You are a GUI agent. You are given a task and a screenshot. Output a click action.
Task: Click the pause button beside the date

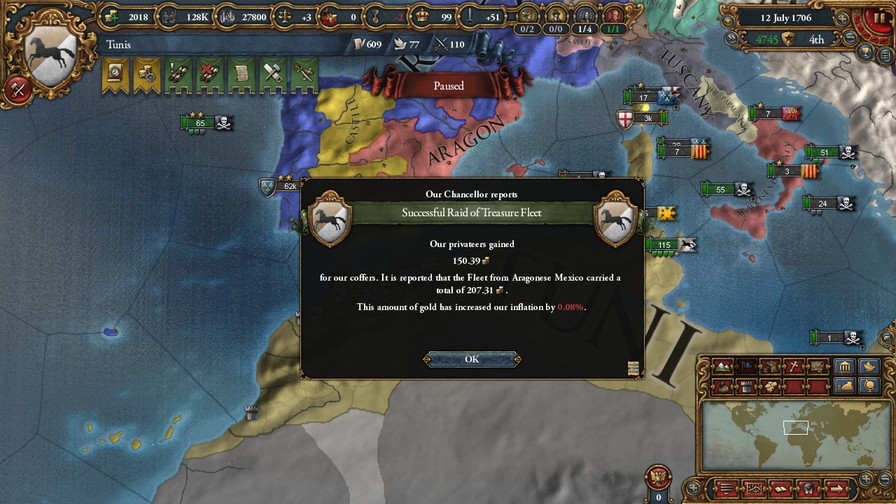pyautogui.click(x=881, y=17)
